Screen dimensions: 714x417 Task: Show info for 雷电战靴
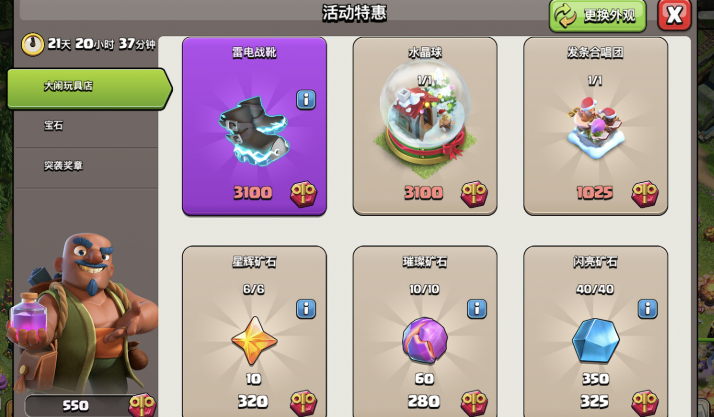click(306, 99)
